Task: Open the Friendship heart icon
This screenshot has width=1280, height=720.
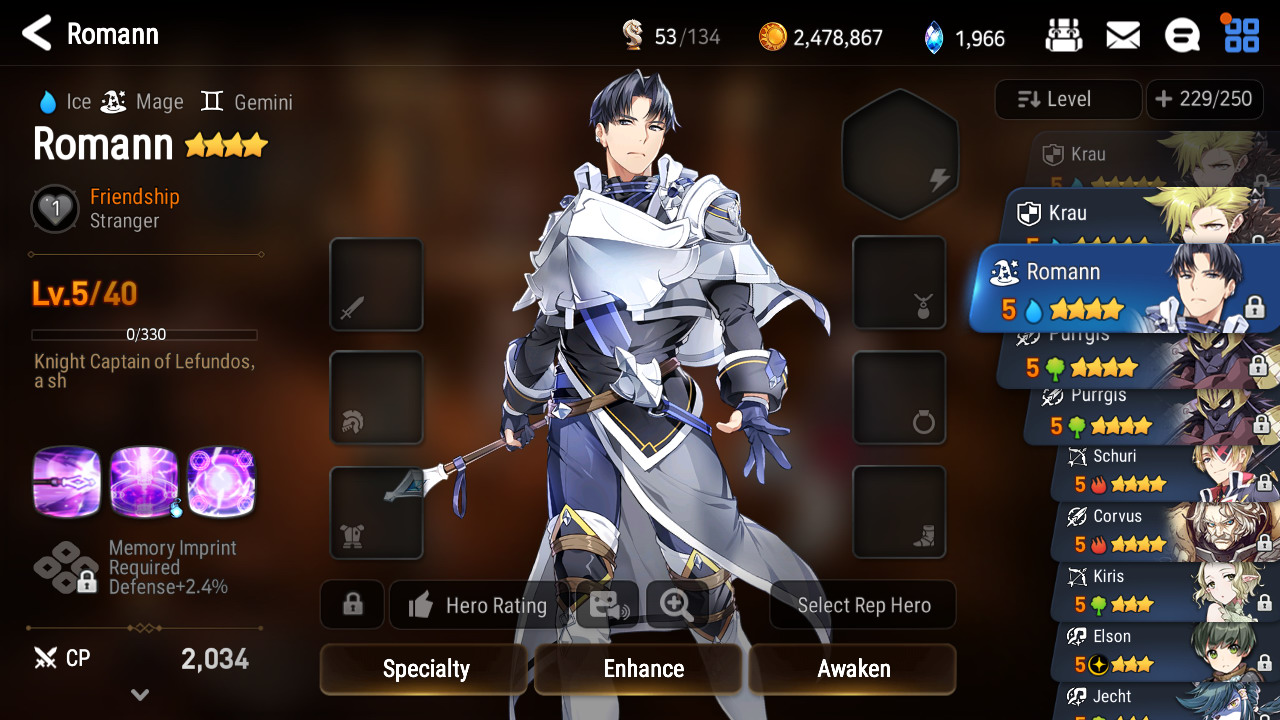Action: 55,209
